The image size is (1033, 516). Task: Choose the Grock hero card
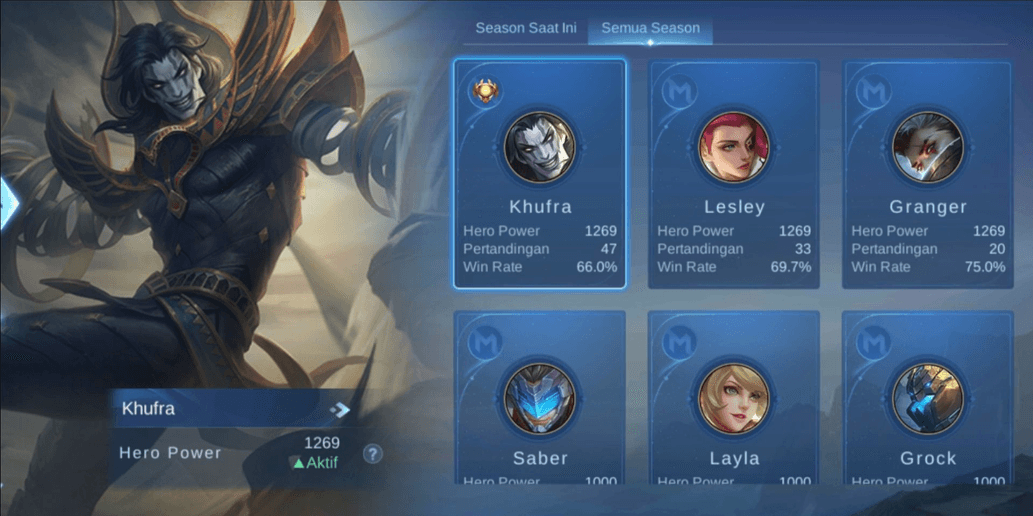pyautogui.click(x=928, y=400)
